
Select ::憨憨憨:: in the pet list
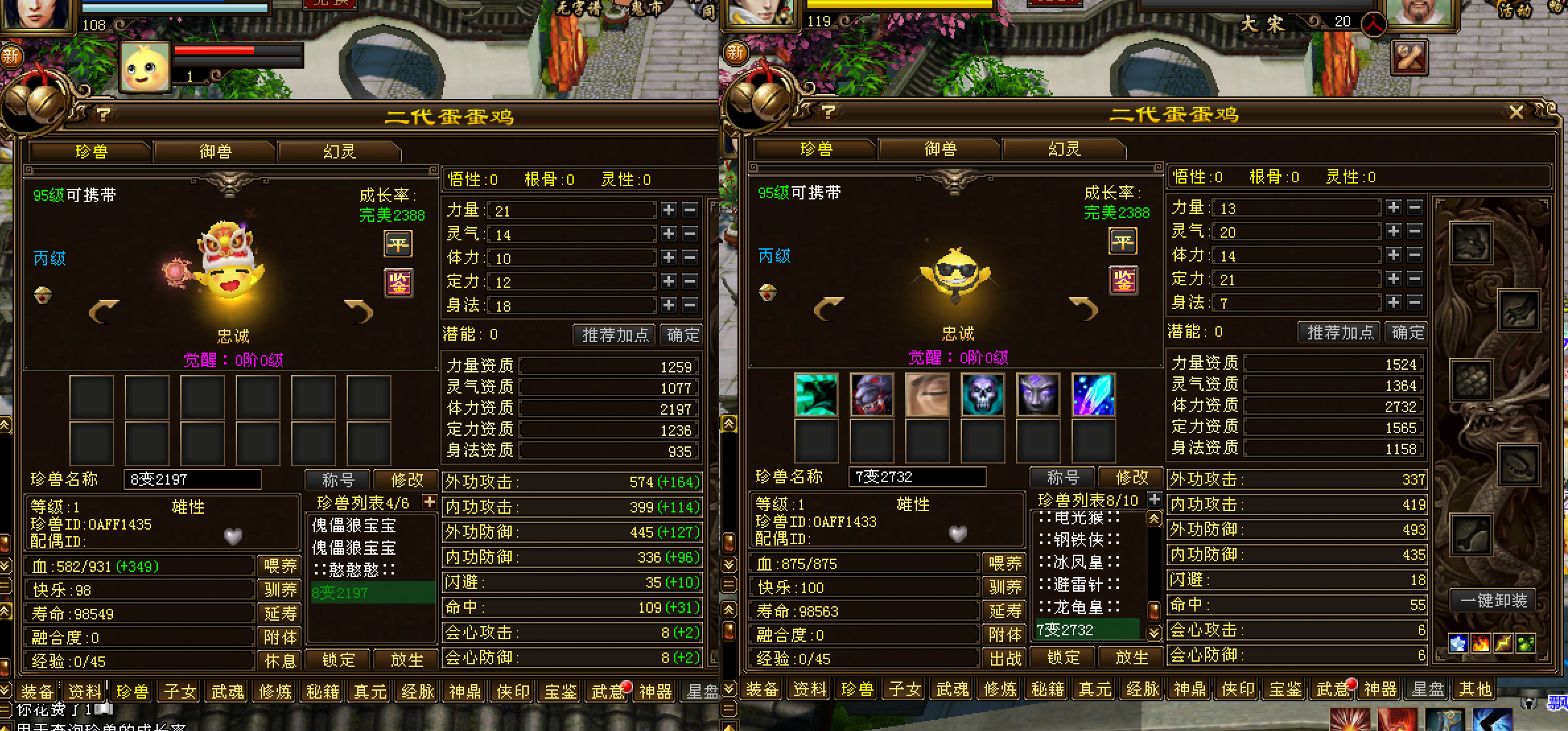(x=355, y=570)
